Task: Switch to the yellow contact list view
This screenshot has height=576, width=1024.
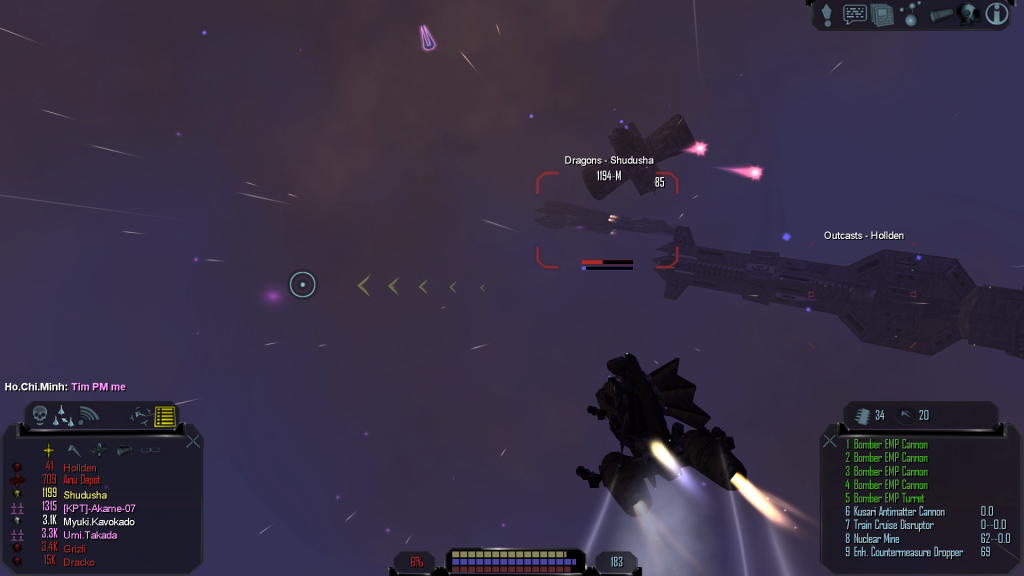Action: [165, 415]
